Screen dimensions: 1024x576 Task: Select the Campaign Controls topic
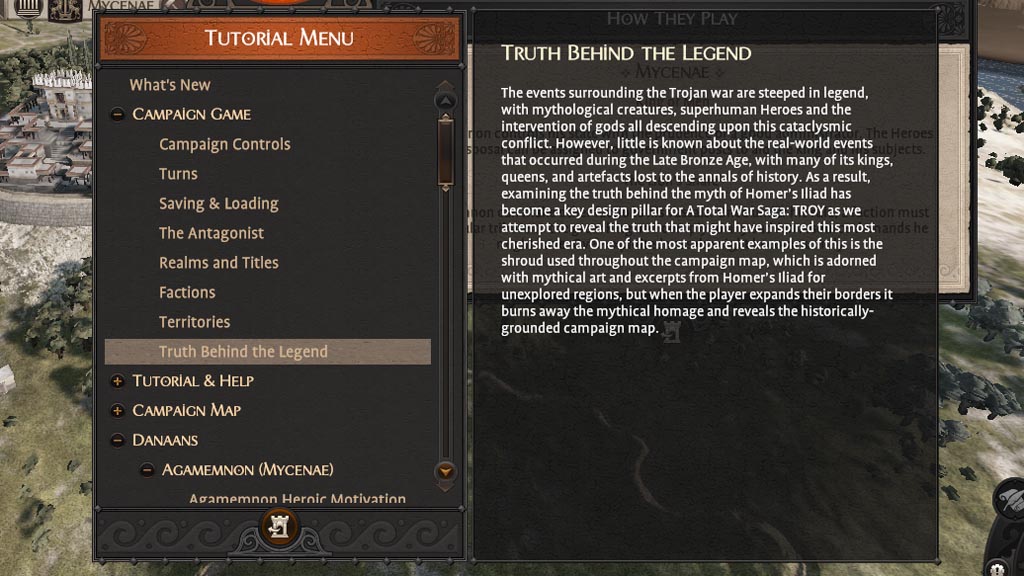click(224, 144)
